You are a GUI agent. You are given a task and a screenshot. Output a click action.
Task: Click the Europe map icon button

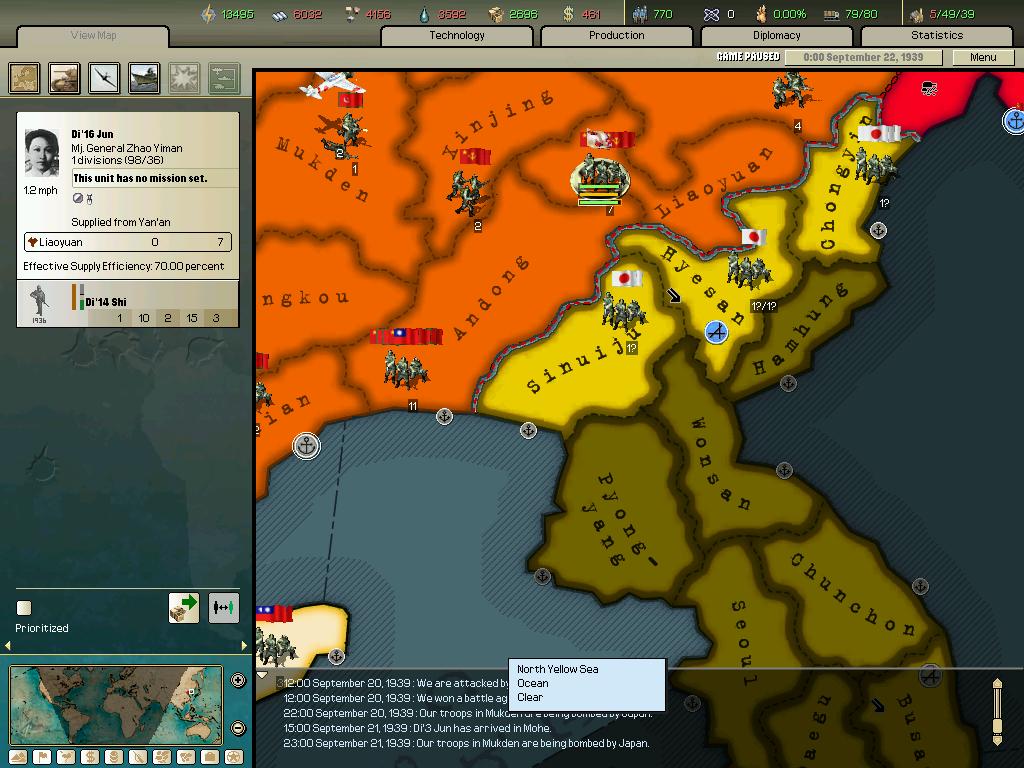pyautogui.click(x=25, y=78)
